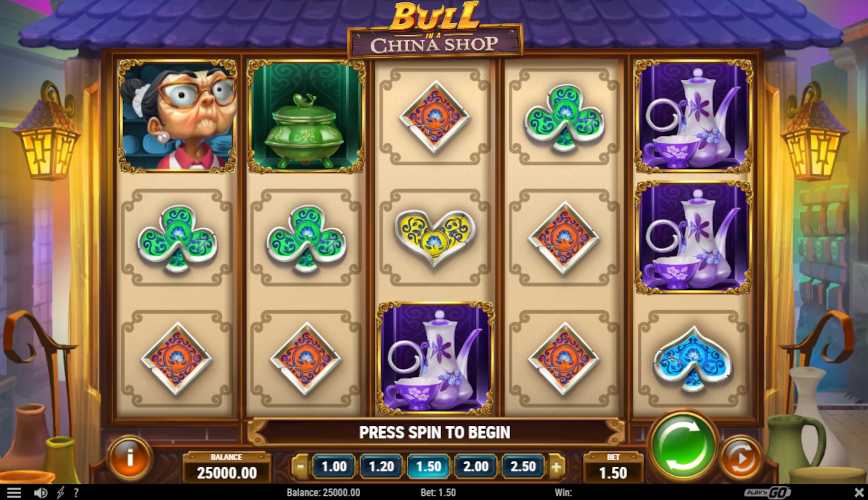Toggle fast play with the lightning bolt icon
Screen dimensions: 868x500
pyautogui.click(x=59, y=493)
